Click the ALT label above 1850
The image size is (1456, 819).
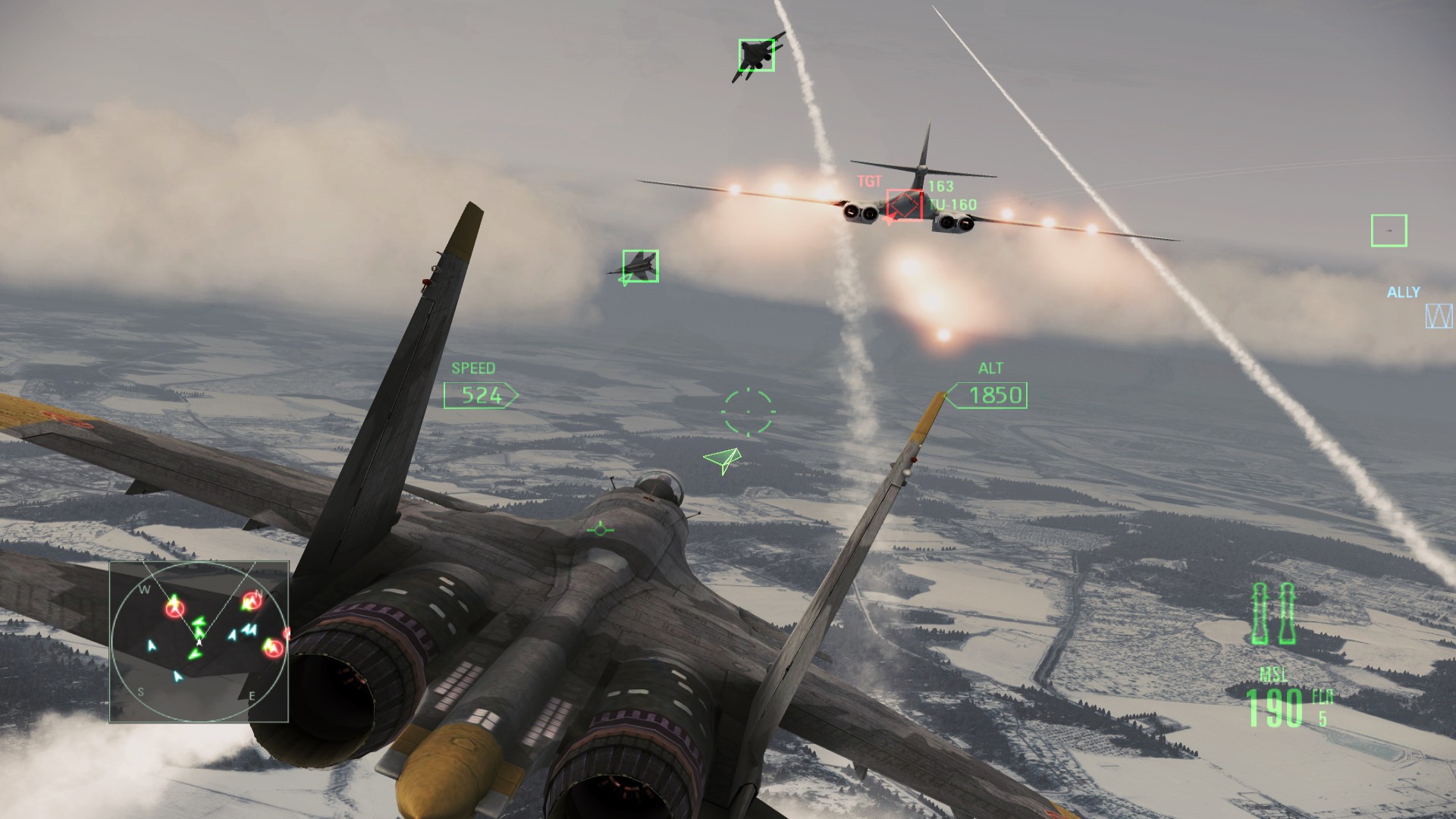point(991,369)
